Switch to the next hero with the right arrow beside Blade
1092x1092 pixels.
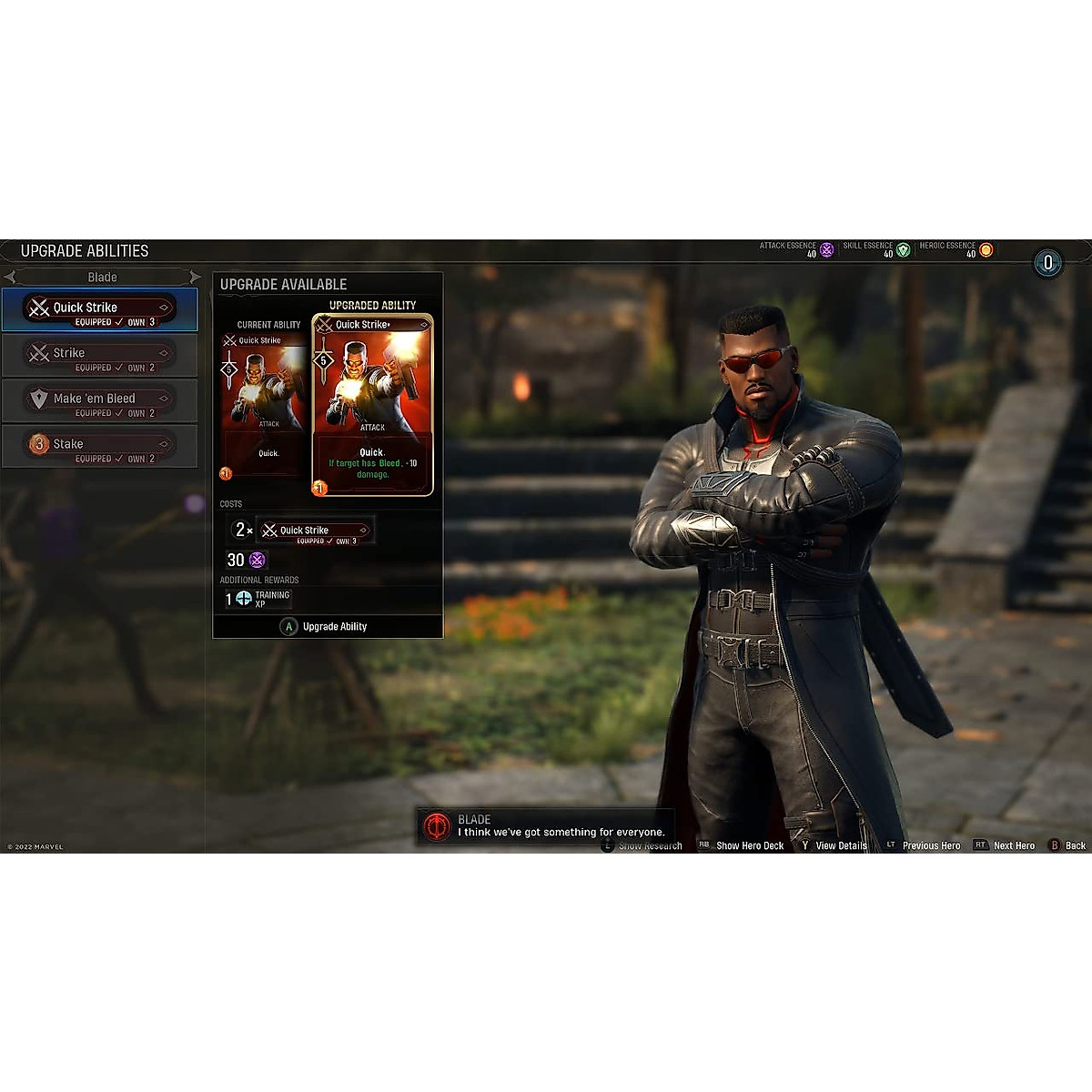coord(195,277)
